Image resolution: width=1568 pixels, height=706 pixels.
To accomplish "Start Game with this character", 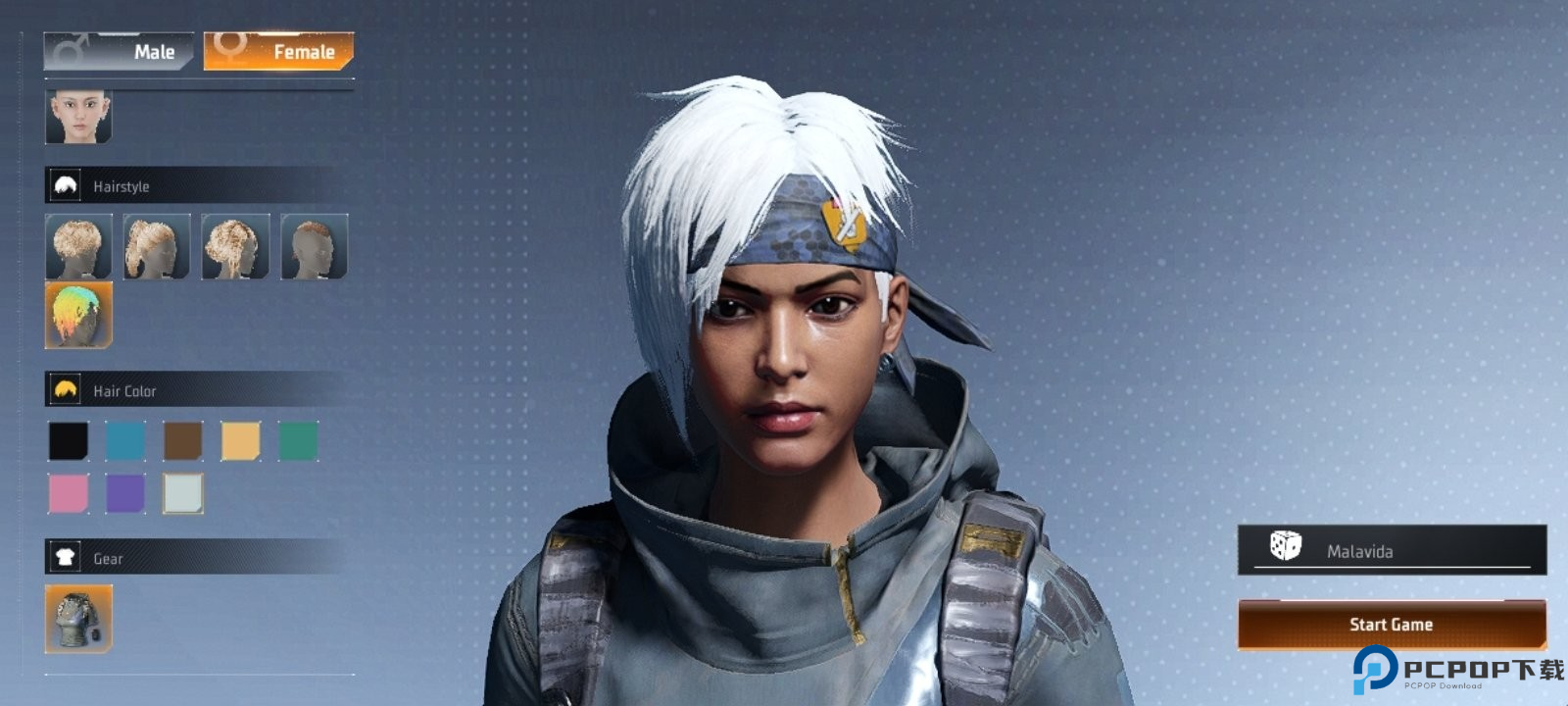I will (1391, 625).
